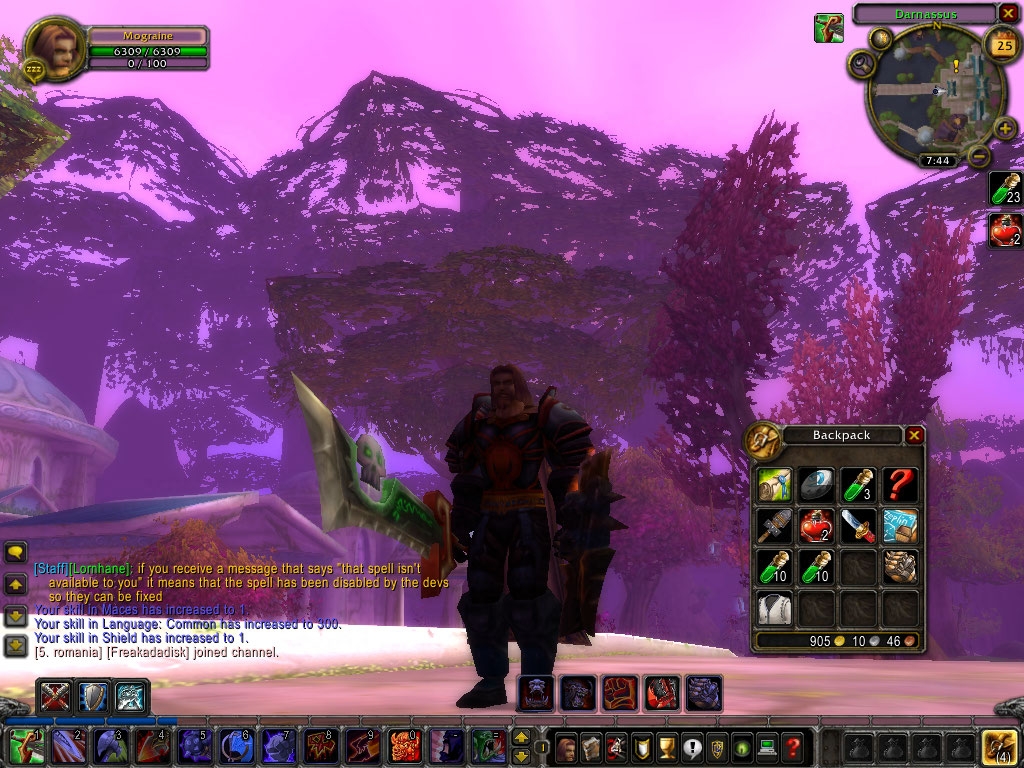Zoom out on the minimap
Viewport: 1024px width, 768px height.
[979, 156]
